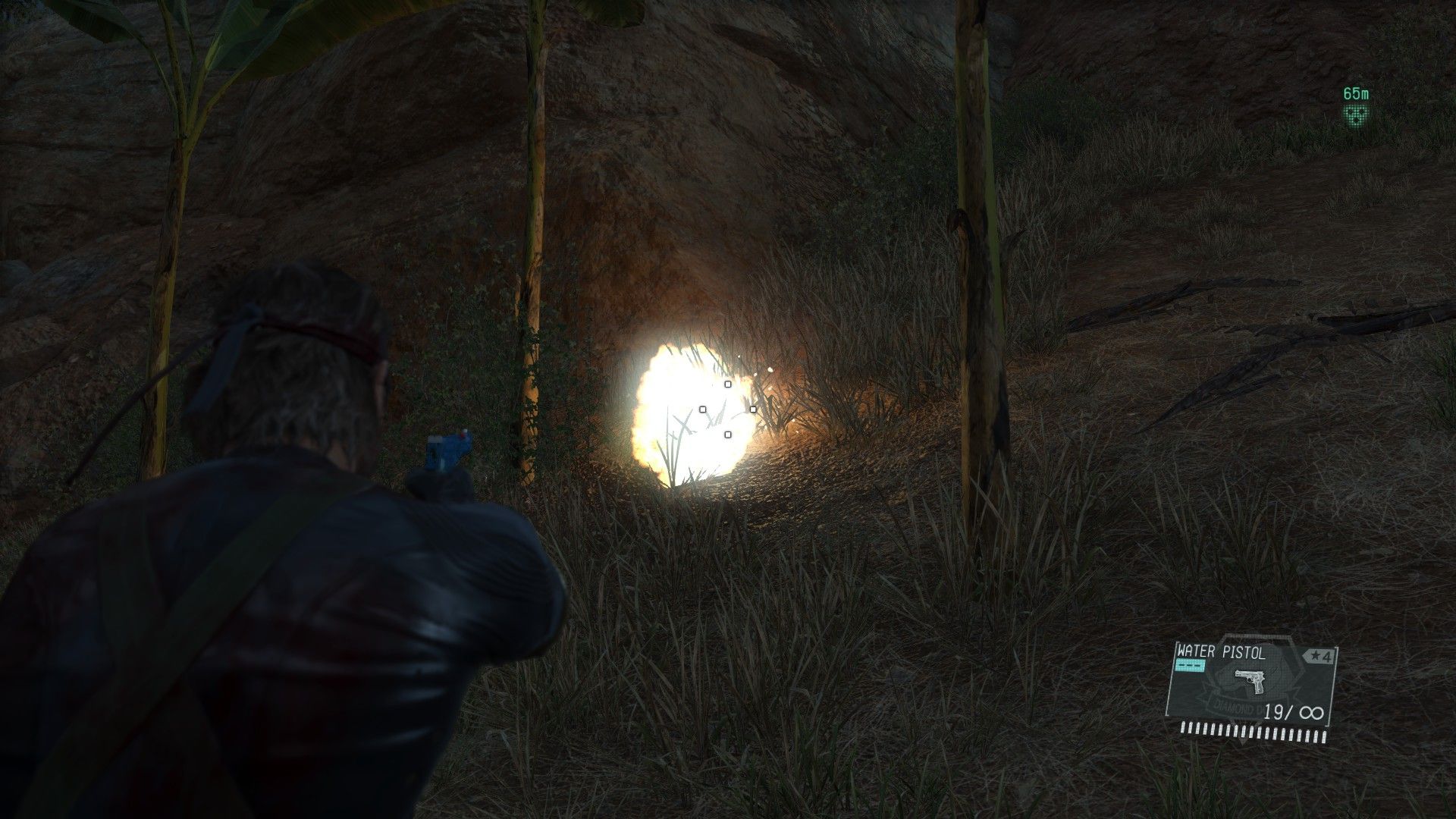The height and width of the screenshot is (819, 1456).
Task: Click the infinity ammo symbol
Action: tap(1312, 711)
